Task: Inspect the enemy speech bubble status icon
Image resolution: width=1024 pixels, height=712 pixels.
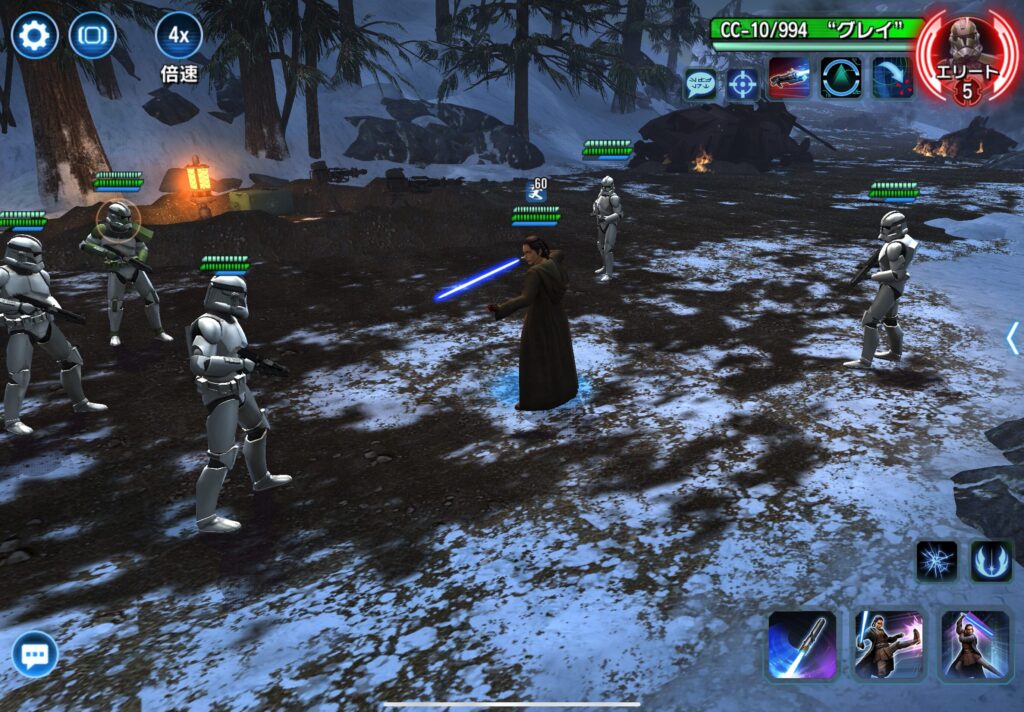Action: click(x=699, y=84)
